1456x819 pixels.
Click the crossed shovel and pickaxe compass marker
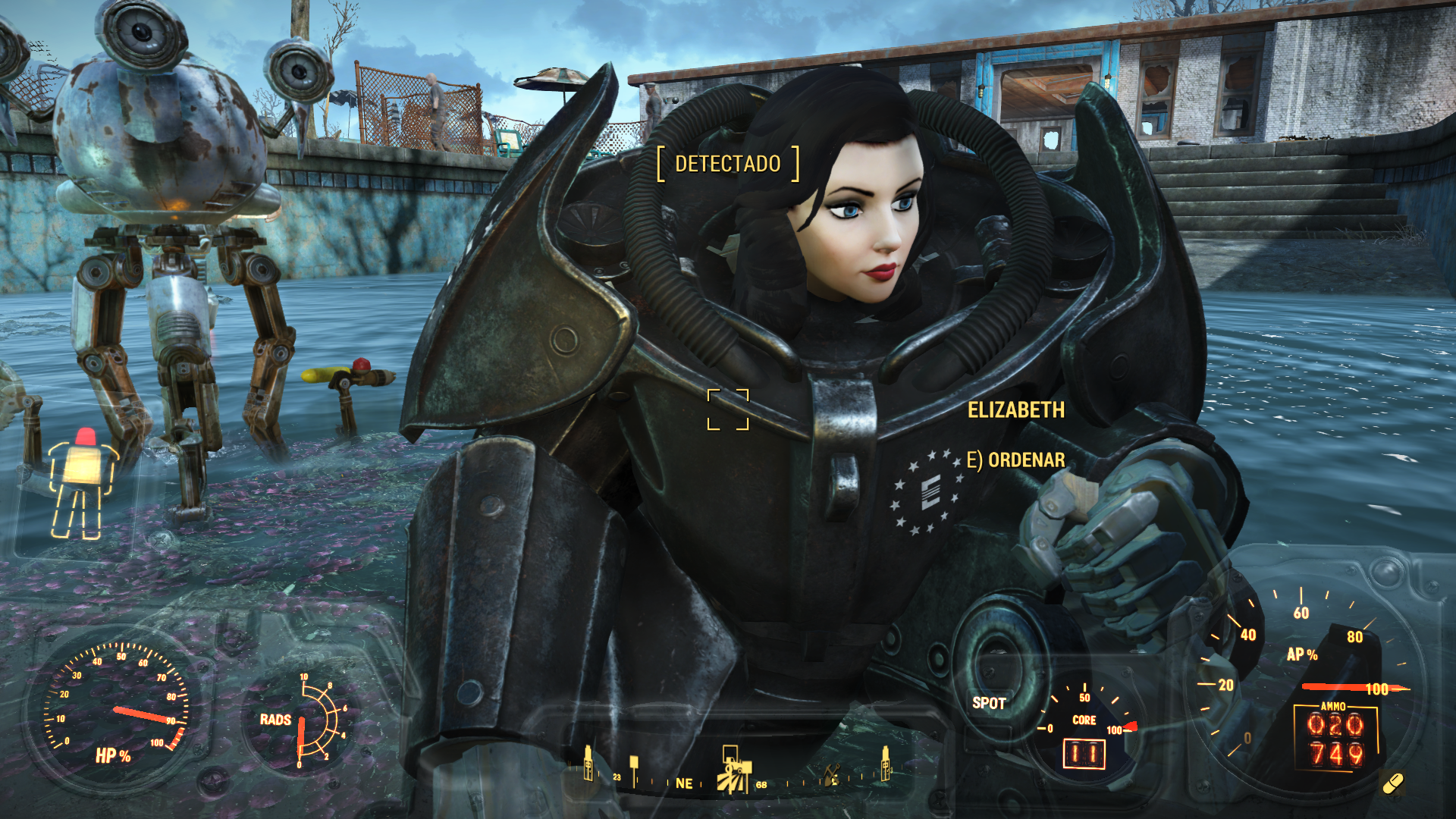click(x=832, y=775)
